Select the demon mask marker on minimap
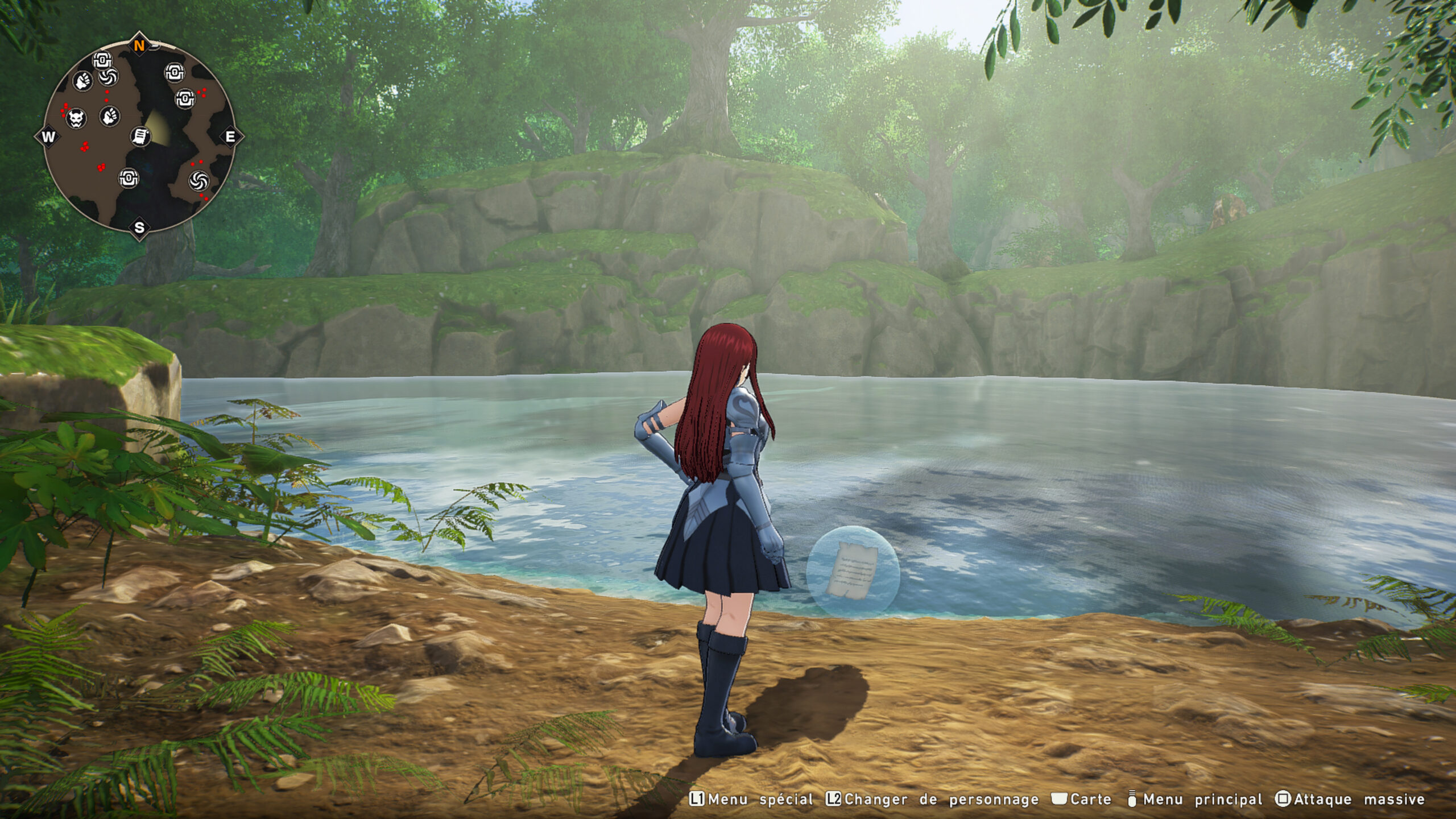 click(76, 118)
